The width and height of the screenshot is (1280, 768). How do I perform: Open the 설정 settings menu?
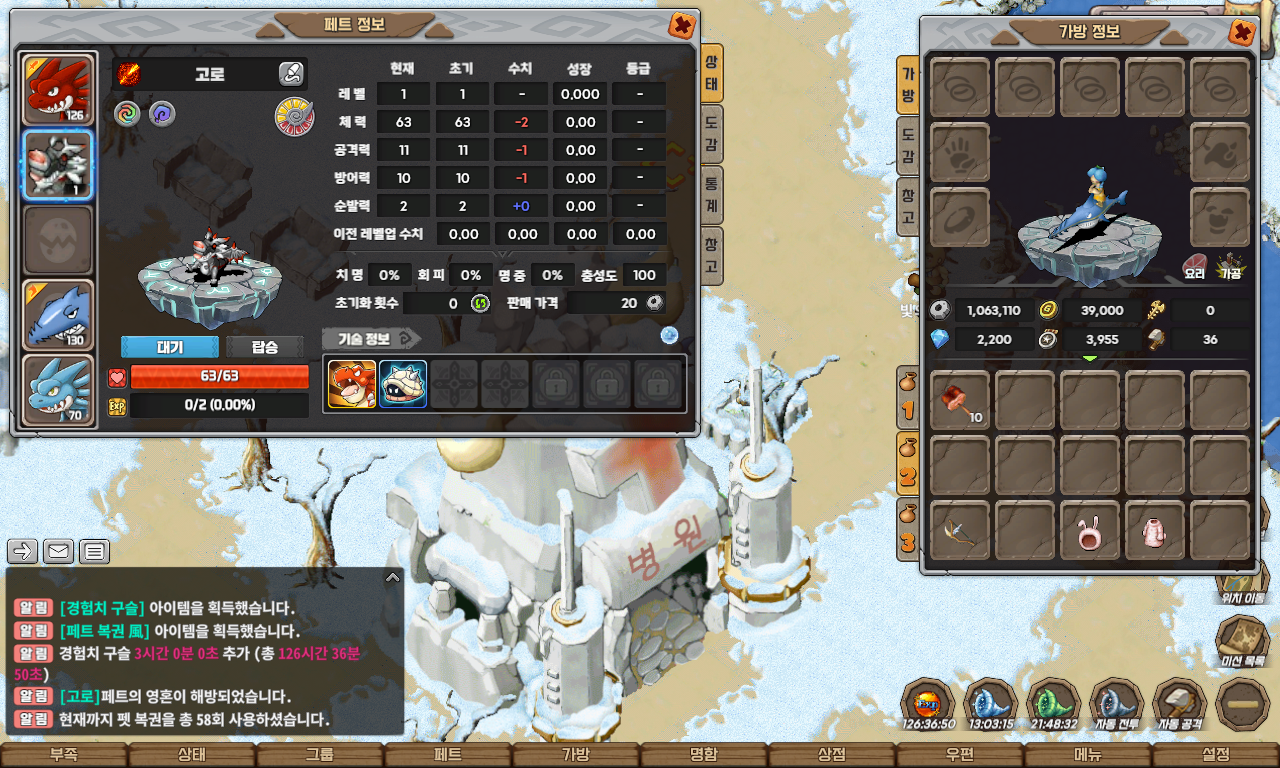pyautogui.click(x=1216, y=755)
